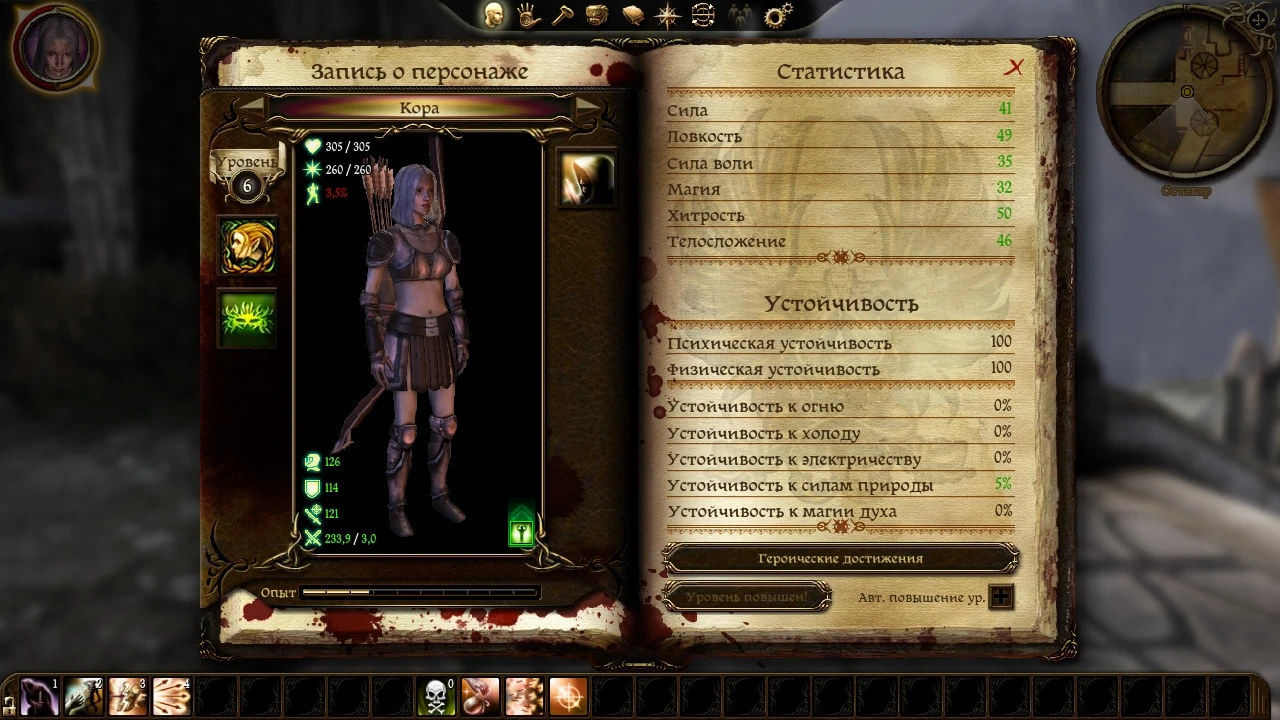This screenshot has height=720, width=1280.
Task: Open the tactics icon in the toolbar
Action: (703, 14)
